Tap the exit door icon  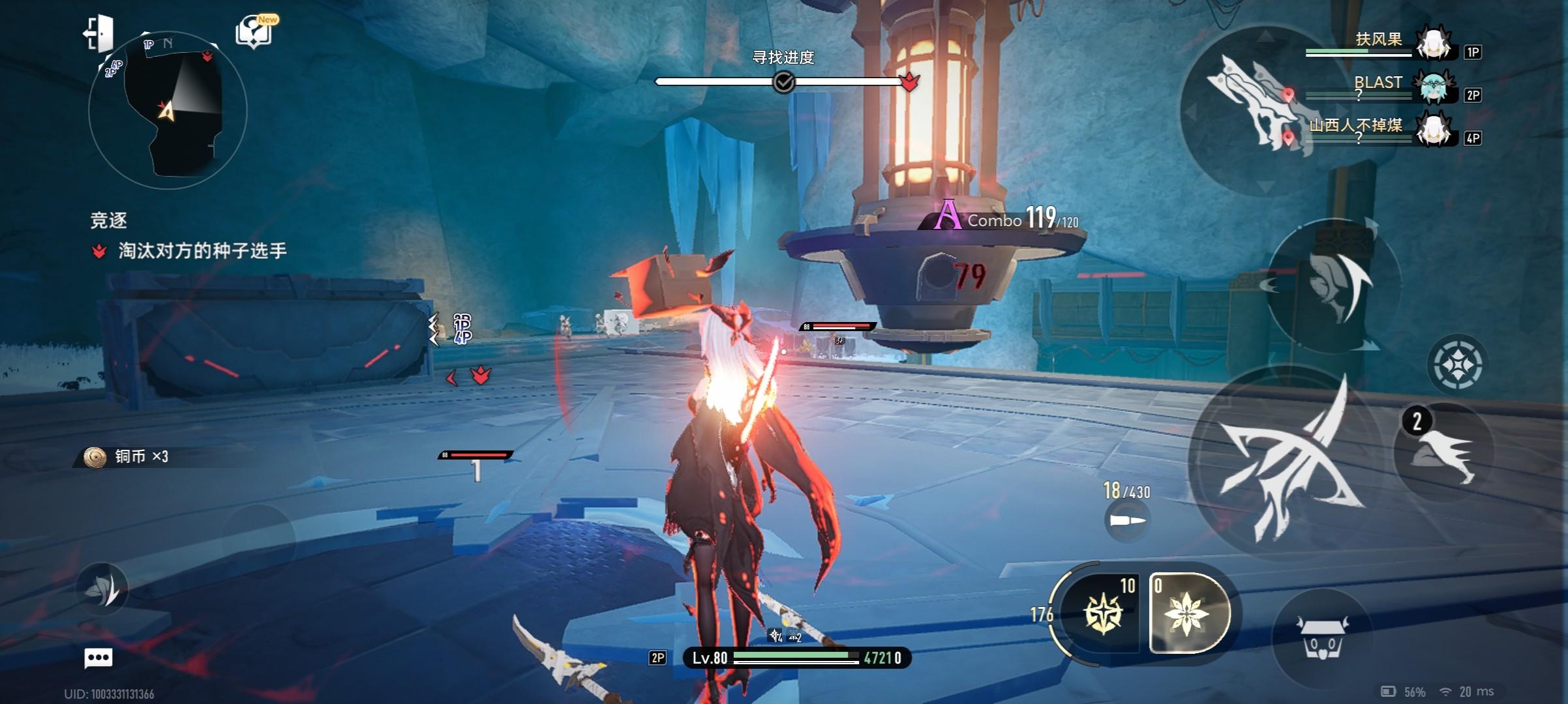coord(100,33)
